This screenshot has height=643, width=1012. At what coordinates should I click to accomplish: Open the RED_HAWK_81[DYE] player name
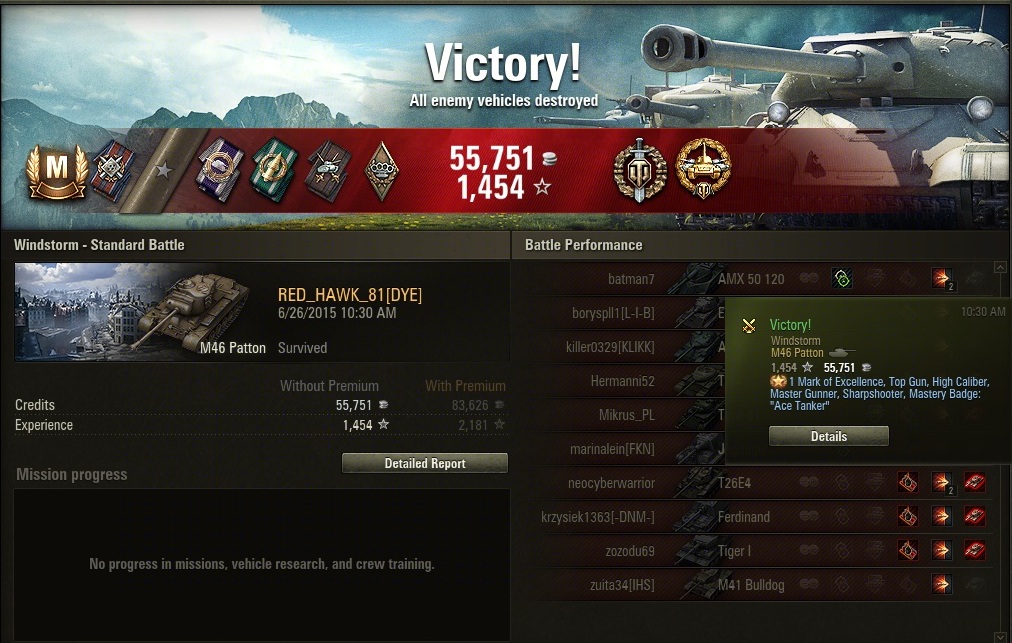[350, 295]
